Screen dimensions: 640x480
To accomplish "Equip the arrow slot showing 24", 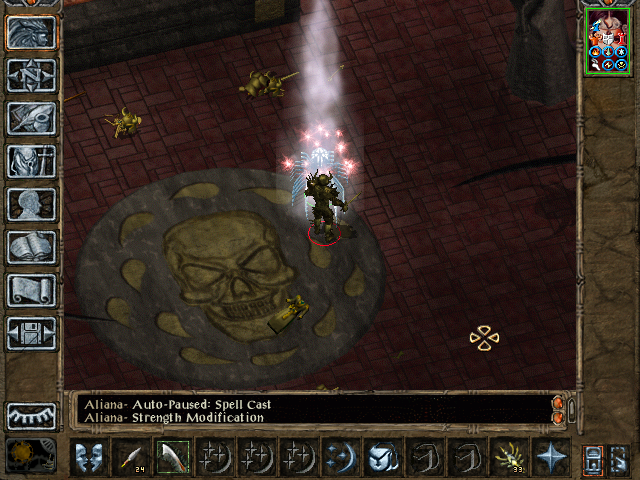I will pos(130,457).
